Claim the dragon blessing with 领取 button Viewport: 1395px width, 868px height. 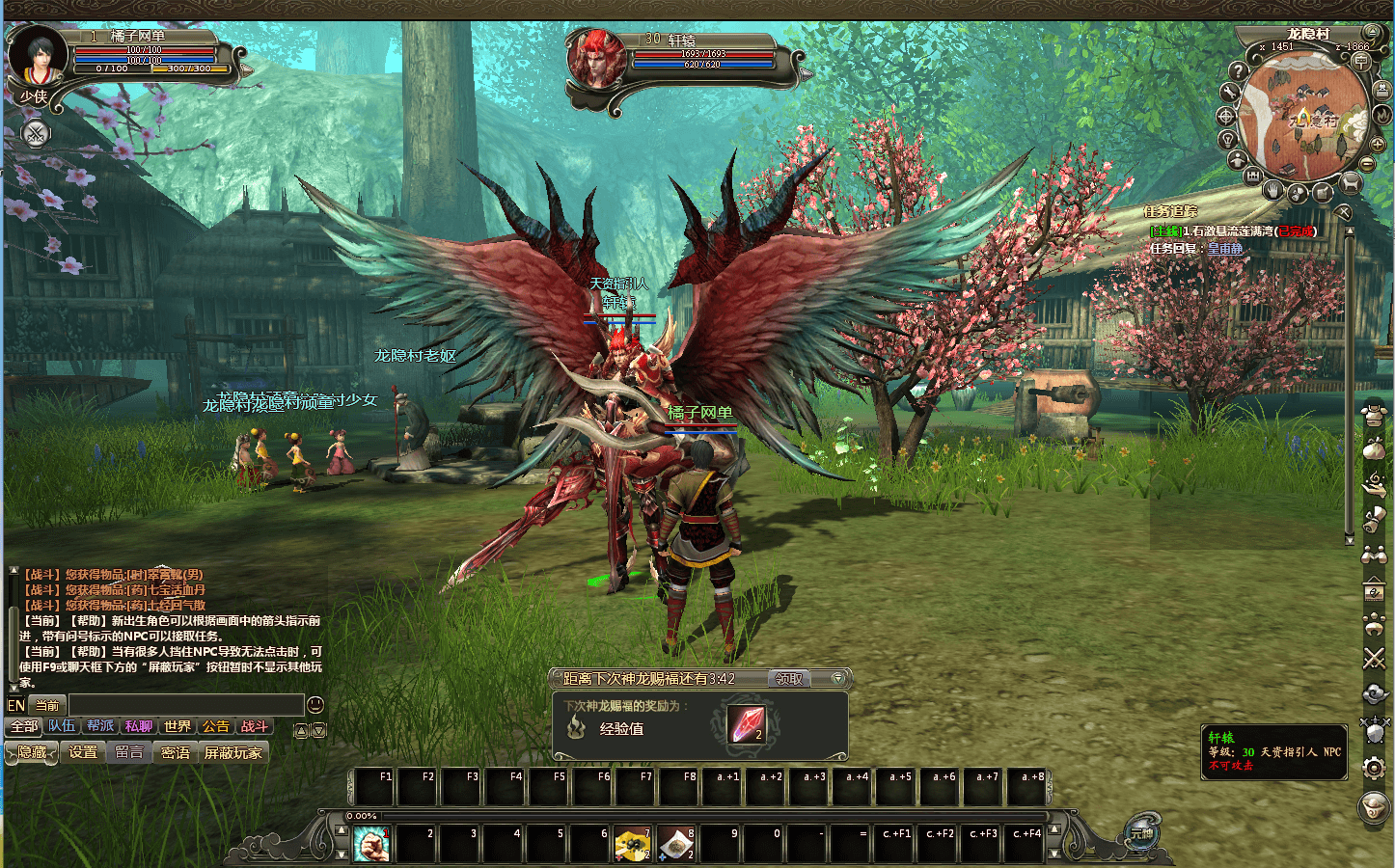pyautogui.click(x=789, y=679)
